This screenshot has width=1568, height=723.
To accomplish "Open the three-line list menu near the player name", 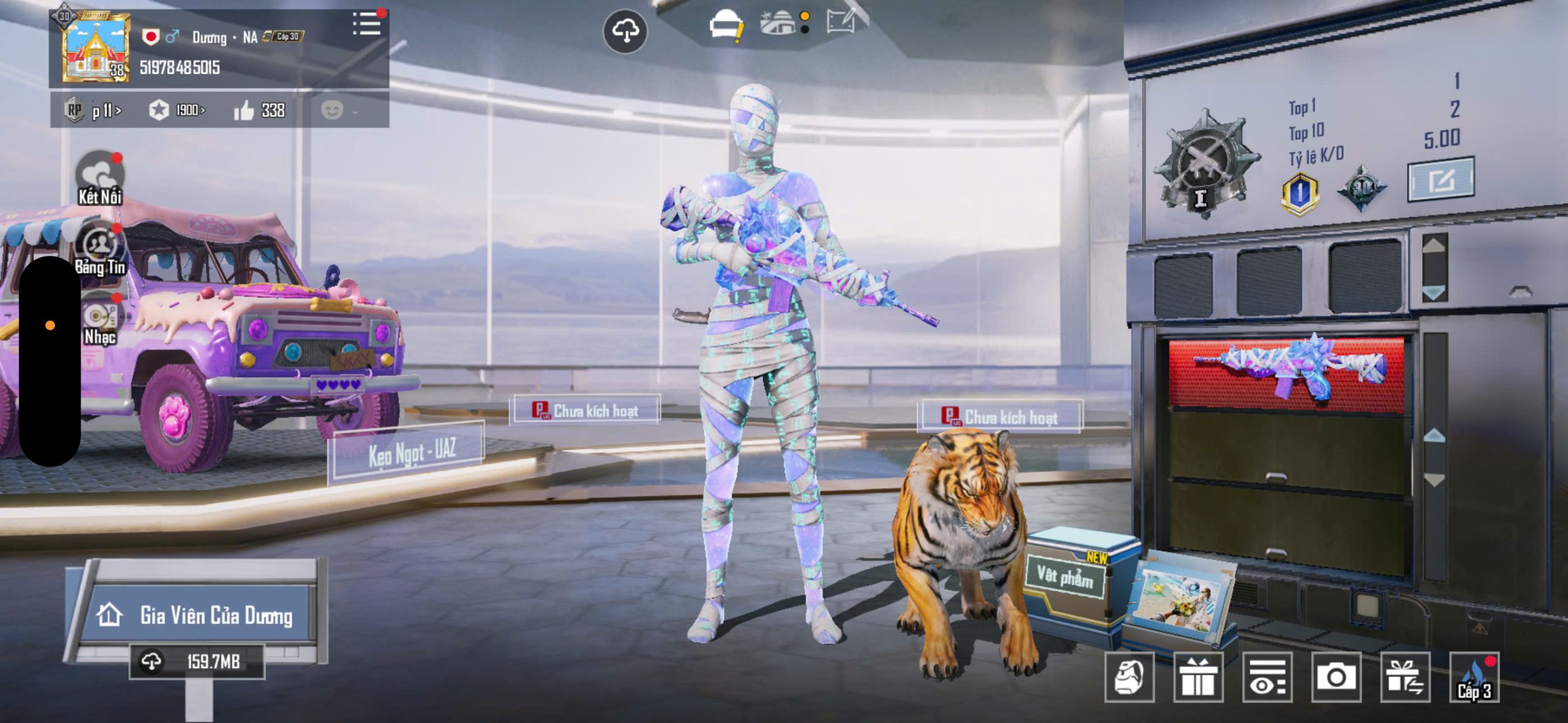I will 366,24.
